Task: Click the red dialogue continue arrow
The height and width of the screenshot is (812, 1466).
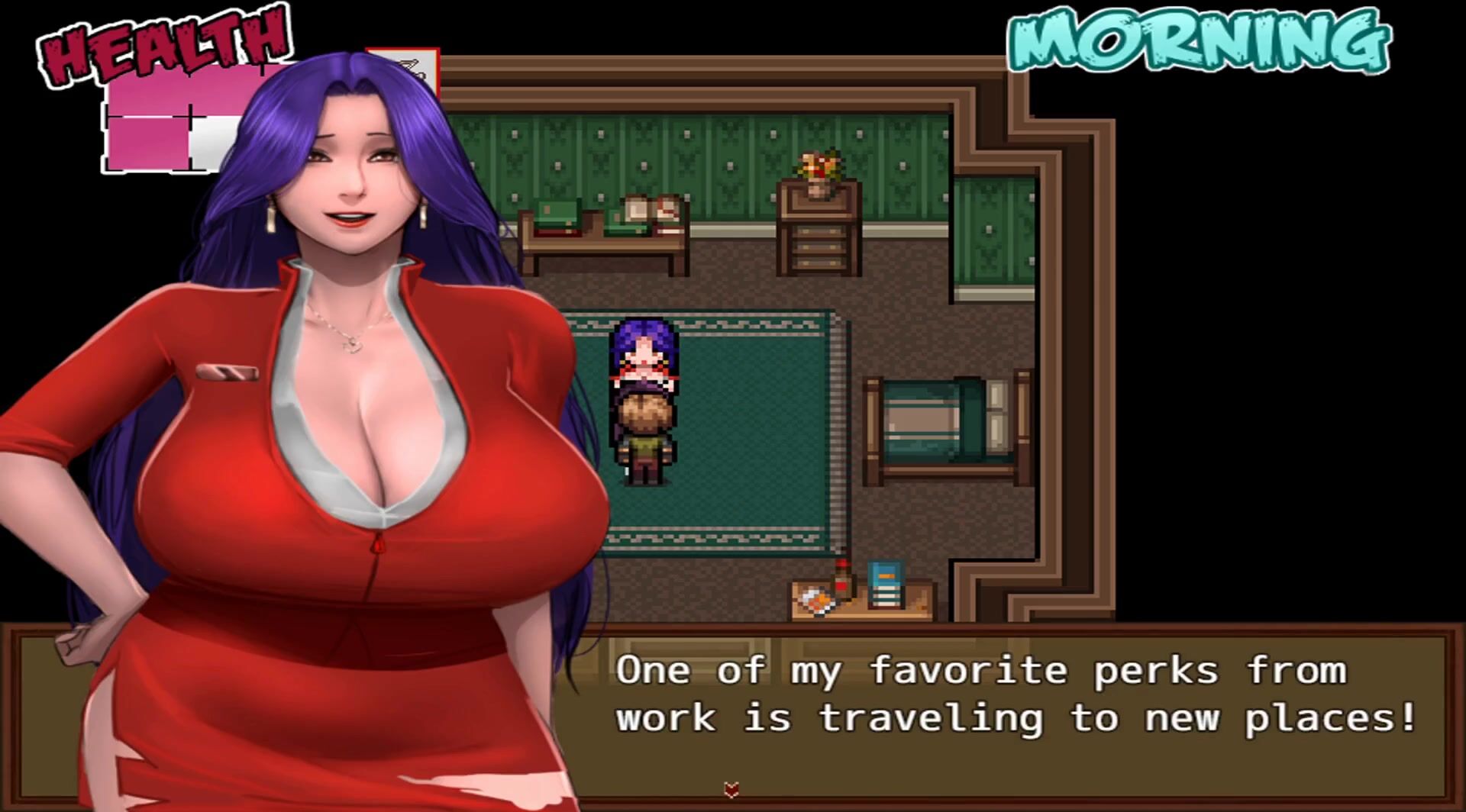Action: point(731,790)
